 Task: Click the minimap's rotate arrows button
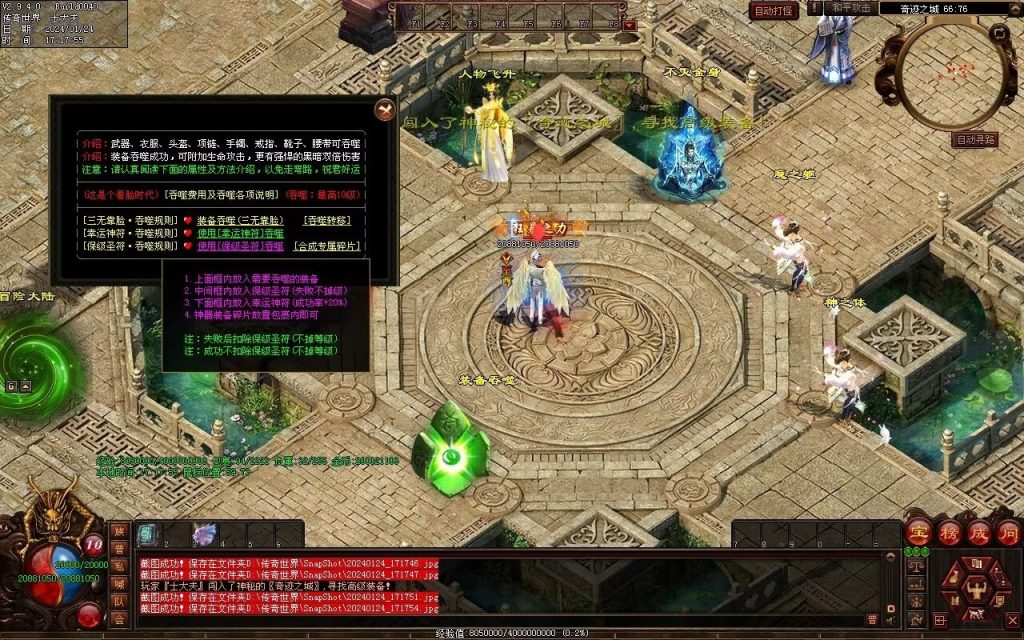998,33
